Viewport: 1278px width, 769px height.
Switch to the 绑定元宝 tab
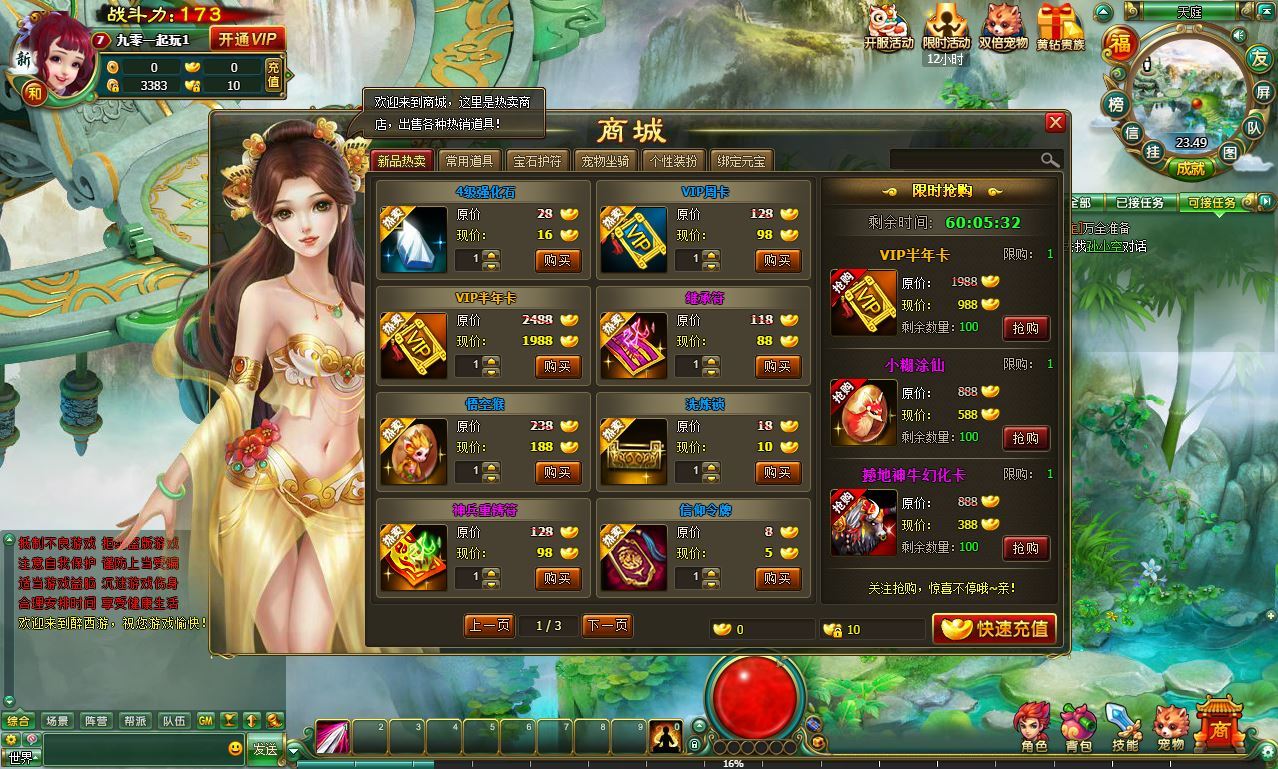(x=741, y=161)
